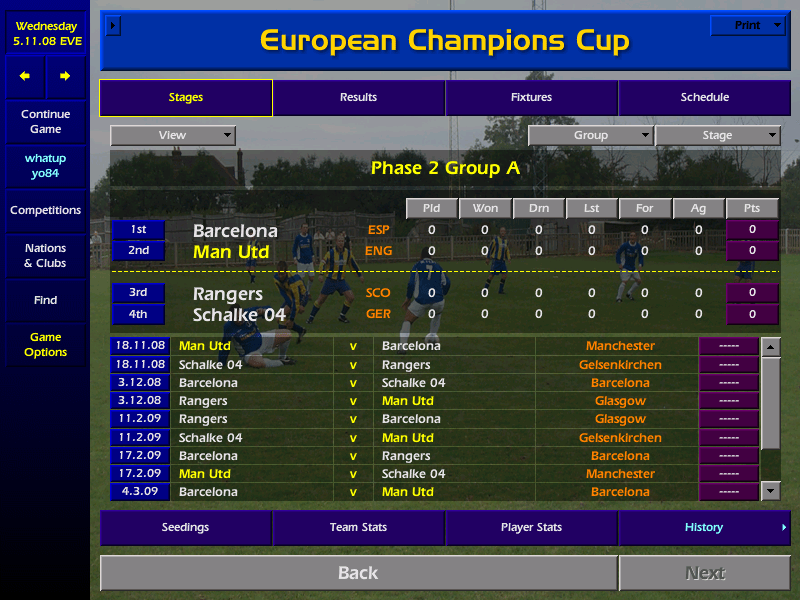
Task: Select the Stages tab
Action: pyautogui.click(x=186, y=97)
